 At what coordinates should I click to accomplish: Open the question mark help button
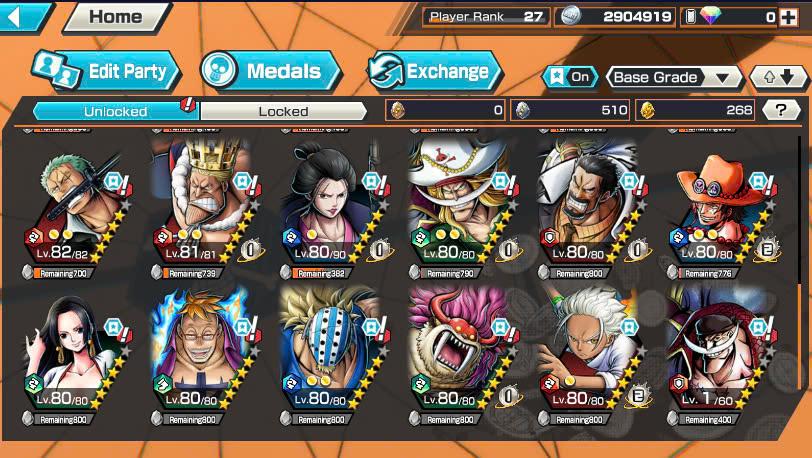(780, 110)
